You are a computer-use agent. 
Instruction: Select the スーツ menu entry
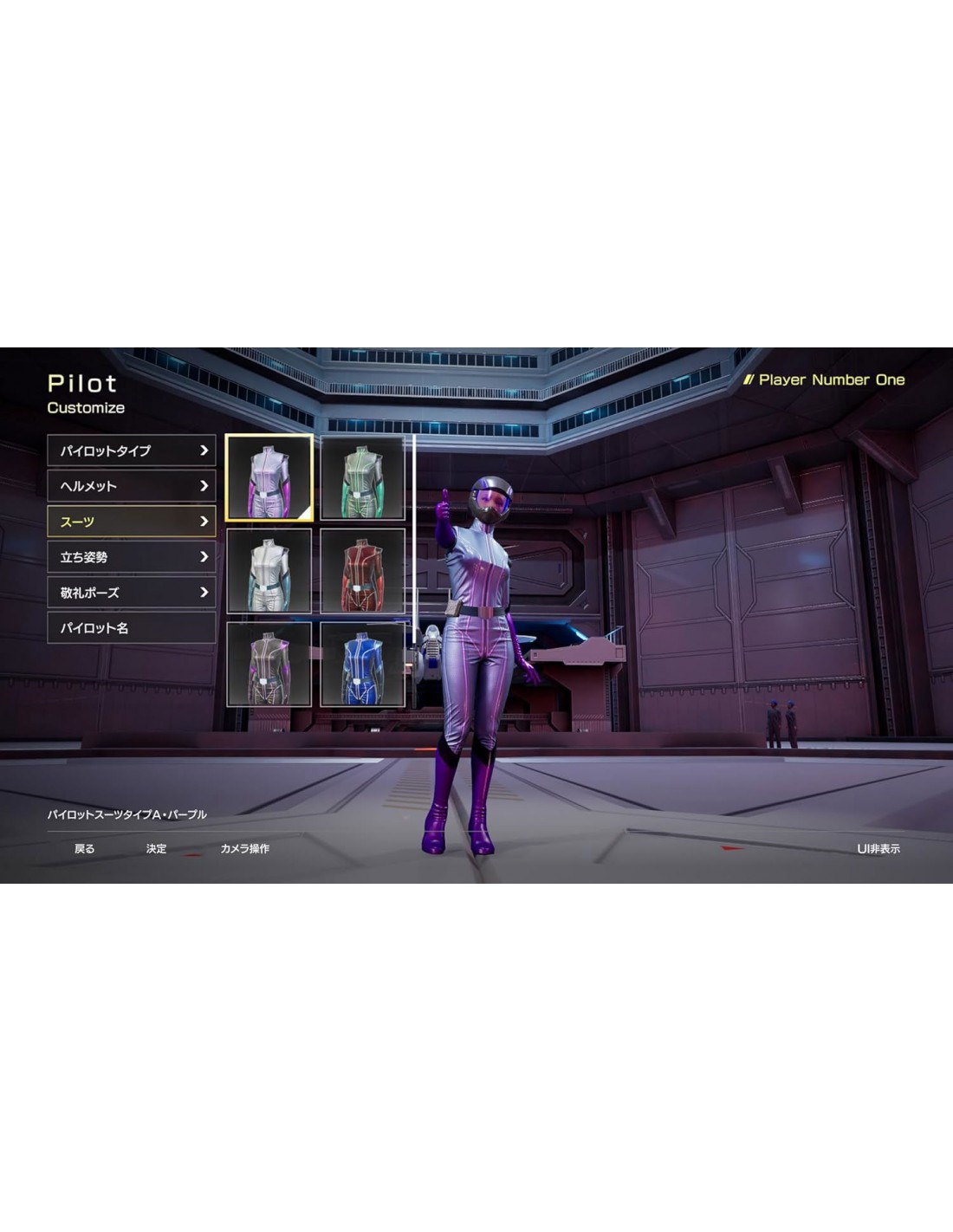(131, 522)
